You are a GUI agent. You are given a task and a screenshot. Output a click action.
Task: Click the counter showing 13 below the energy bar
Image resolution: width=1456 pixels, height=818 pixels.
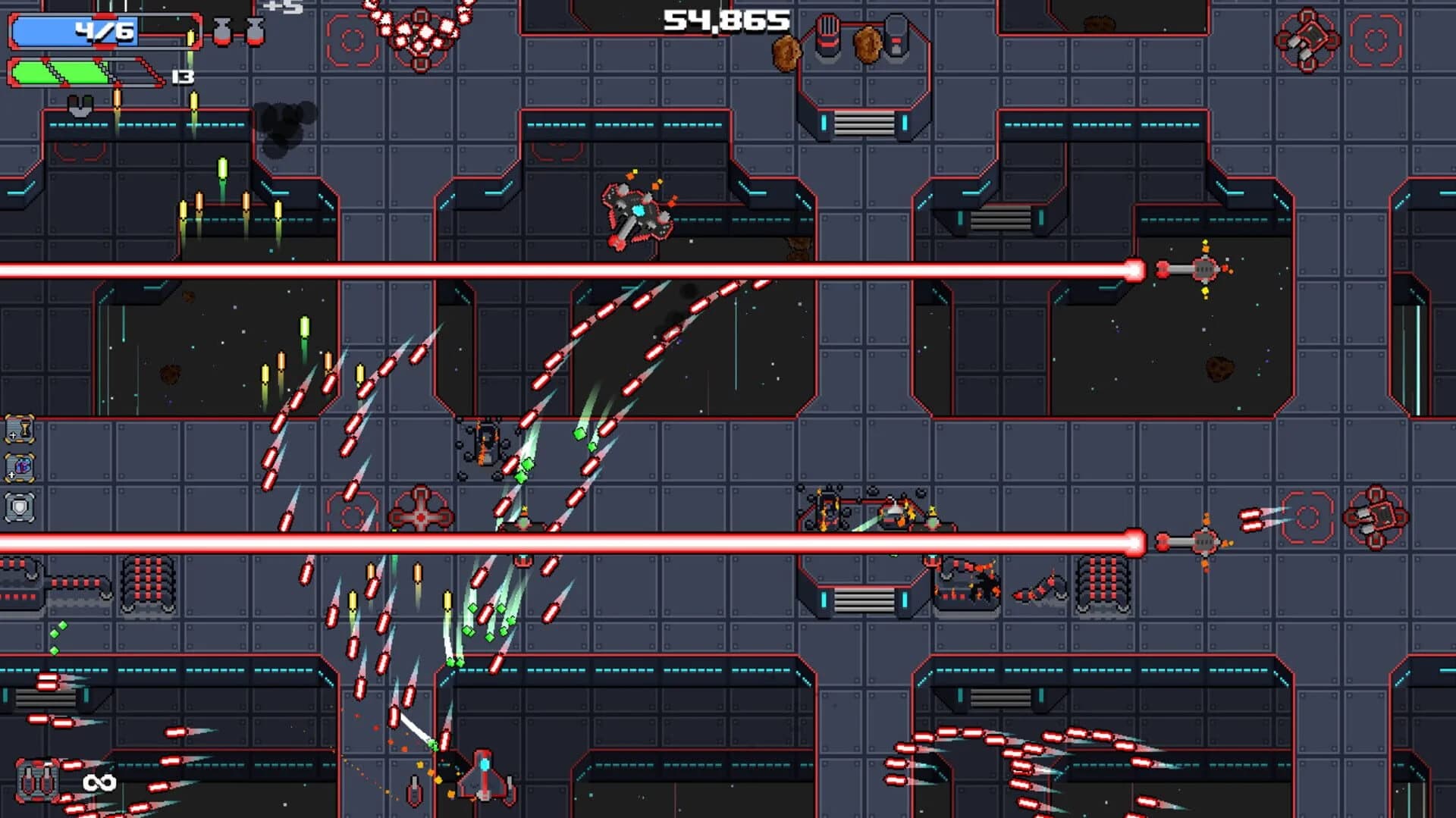182,77
